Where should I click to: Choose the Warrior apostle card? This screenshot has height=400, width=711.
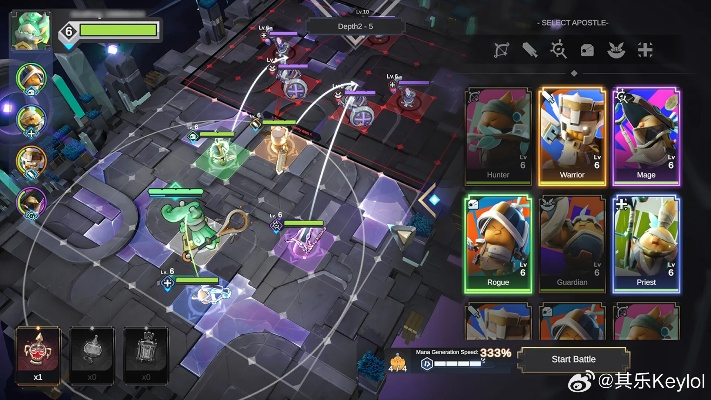tap(572, 135)
